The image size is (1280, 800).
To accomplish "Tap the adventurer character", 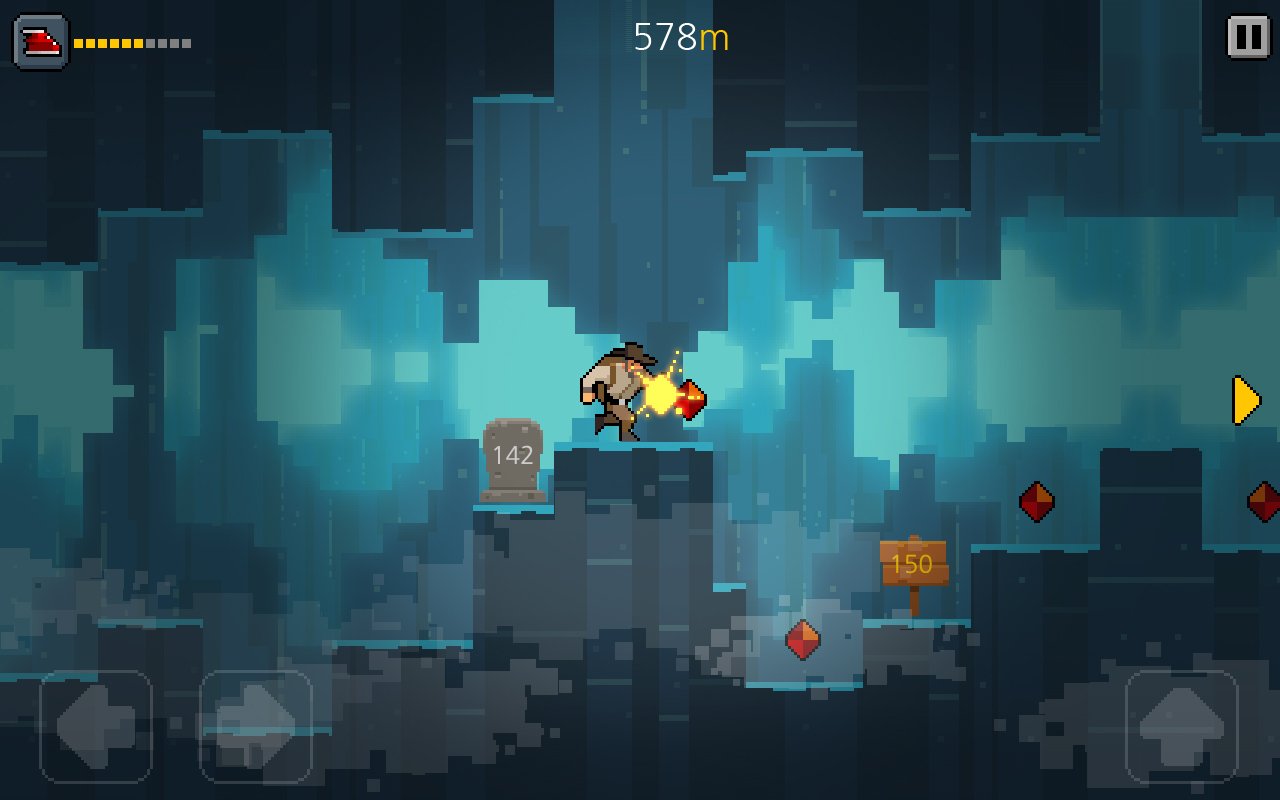I will 615,390.
